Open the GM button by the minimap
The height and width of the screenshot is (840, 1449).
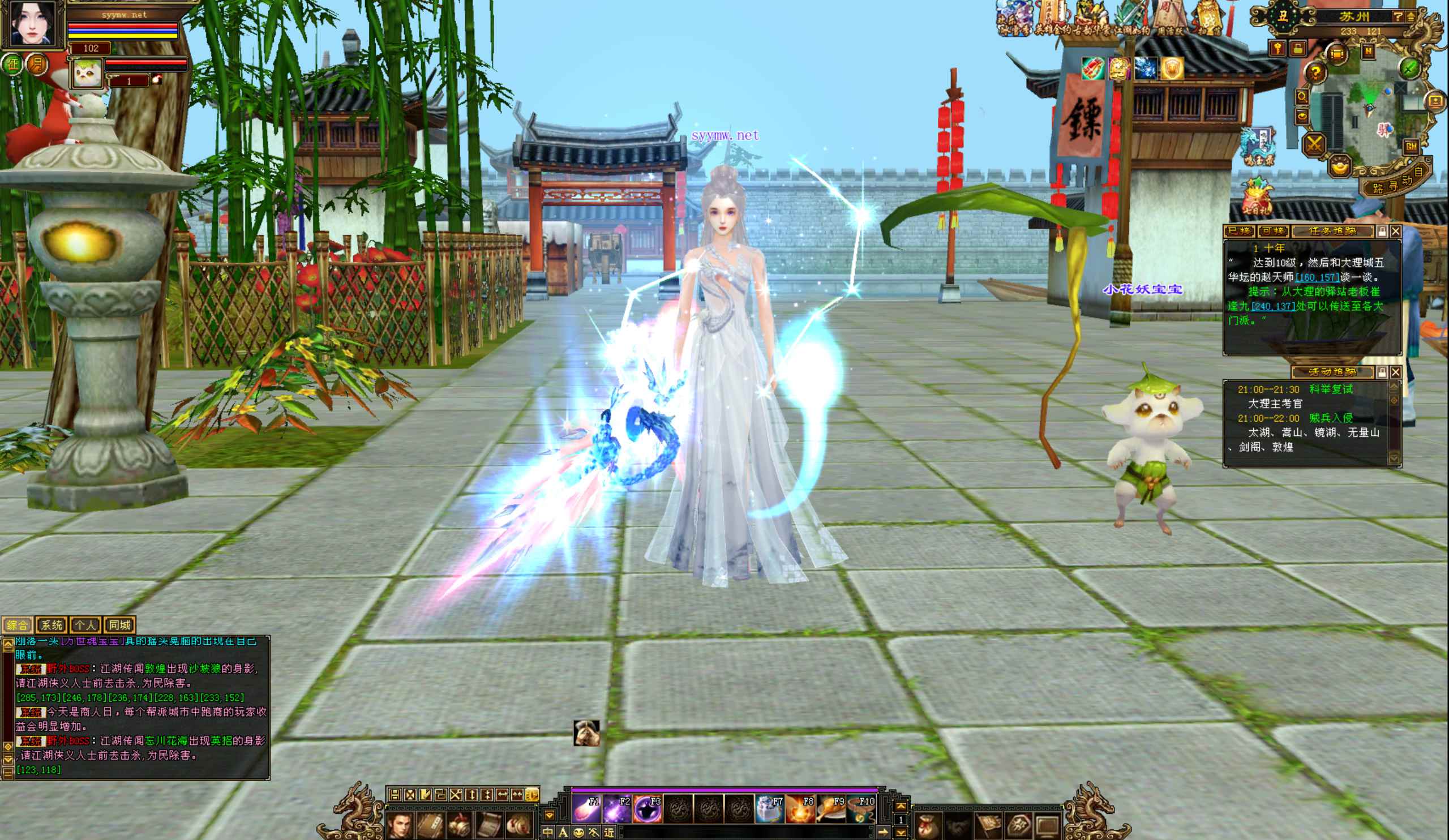click(1411, 147)
